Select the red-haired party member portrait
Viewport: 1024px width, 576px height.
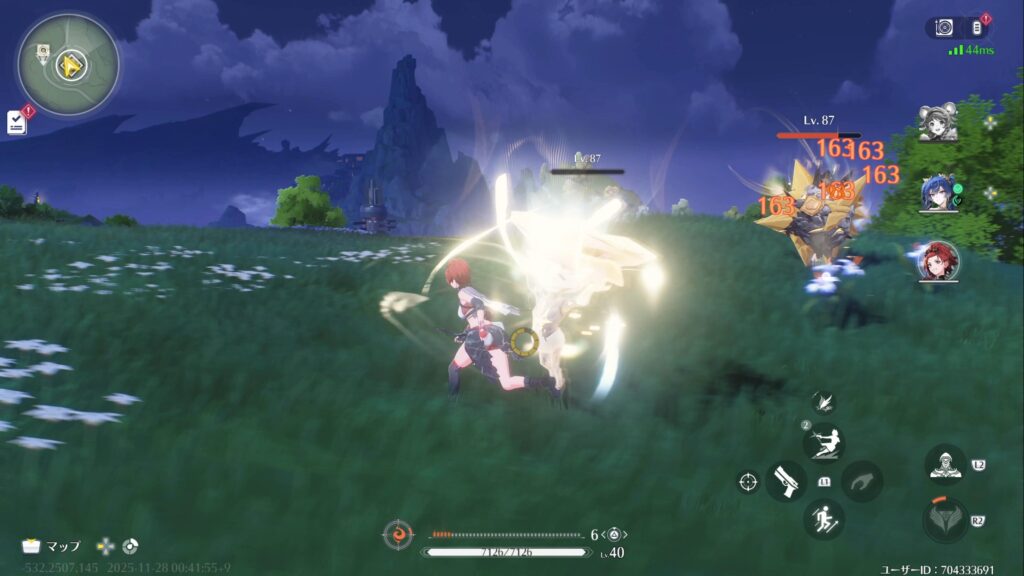pyautogui.click(x=937, y=260)
